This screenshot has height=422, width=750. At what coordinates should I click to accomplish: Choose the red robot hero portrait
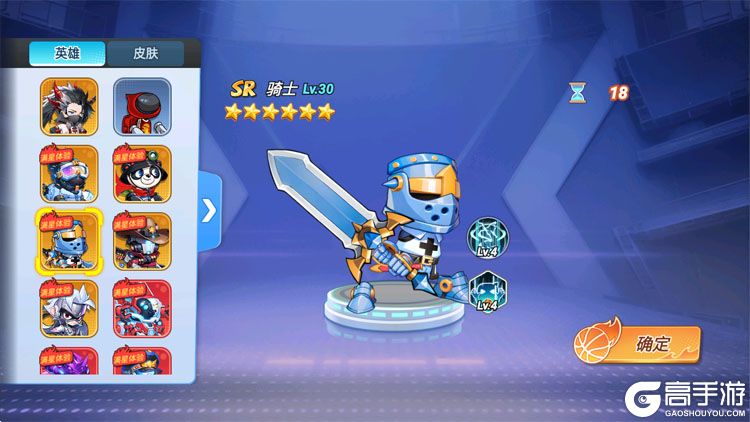click(141, 308)
